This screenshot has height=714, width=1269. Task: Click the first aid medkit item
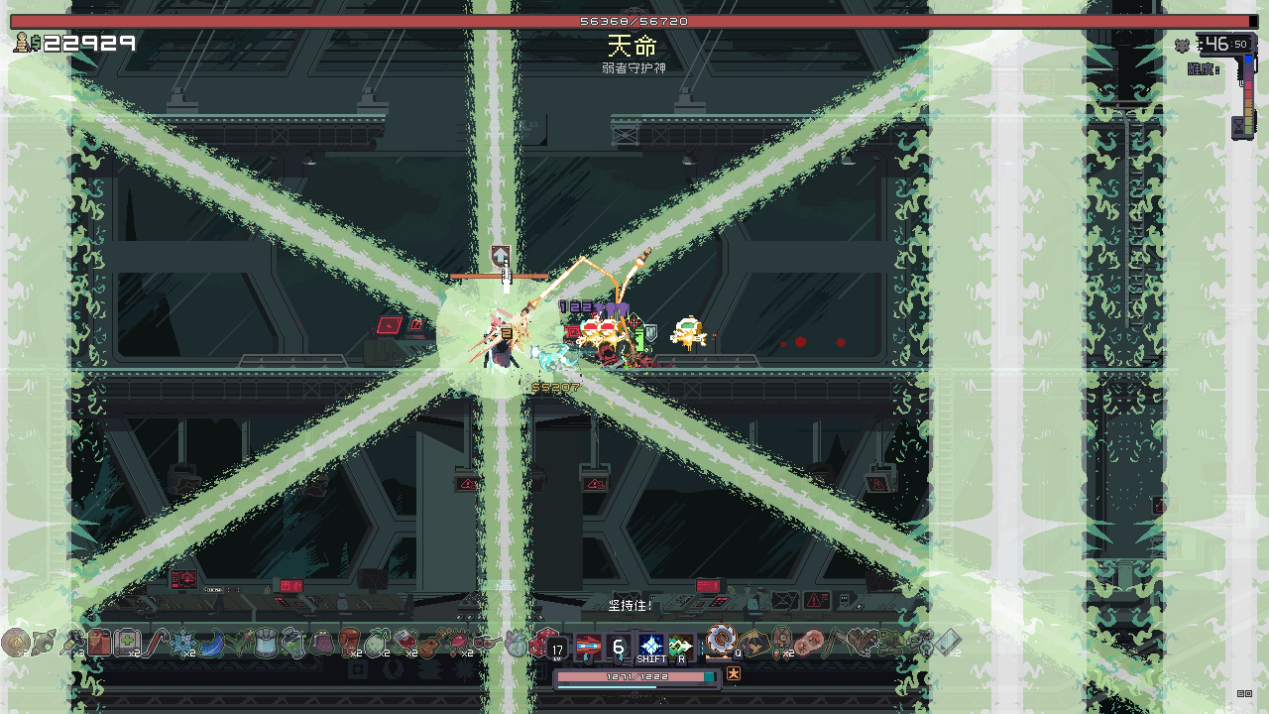(x=127, y=642)
